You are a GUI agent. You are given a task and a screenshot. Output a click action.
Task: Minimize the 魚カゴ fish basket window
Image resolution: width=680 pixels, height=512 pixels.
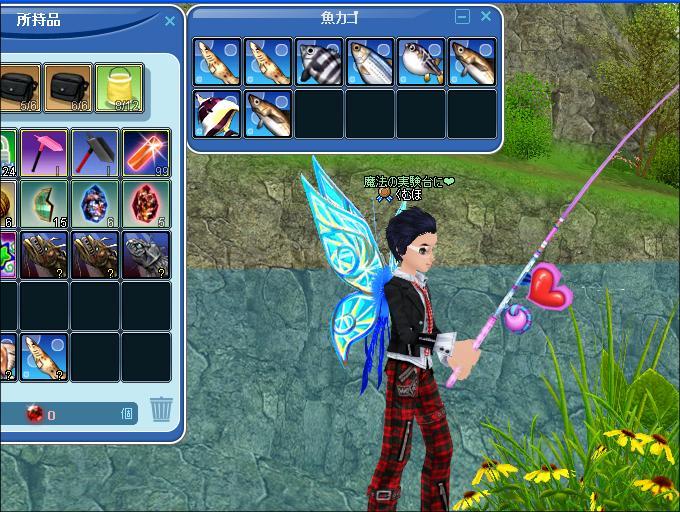462,17
